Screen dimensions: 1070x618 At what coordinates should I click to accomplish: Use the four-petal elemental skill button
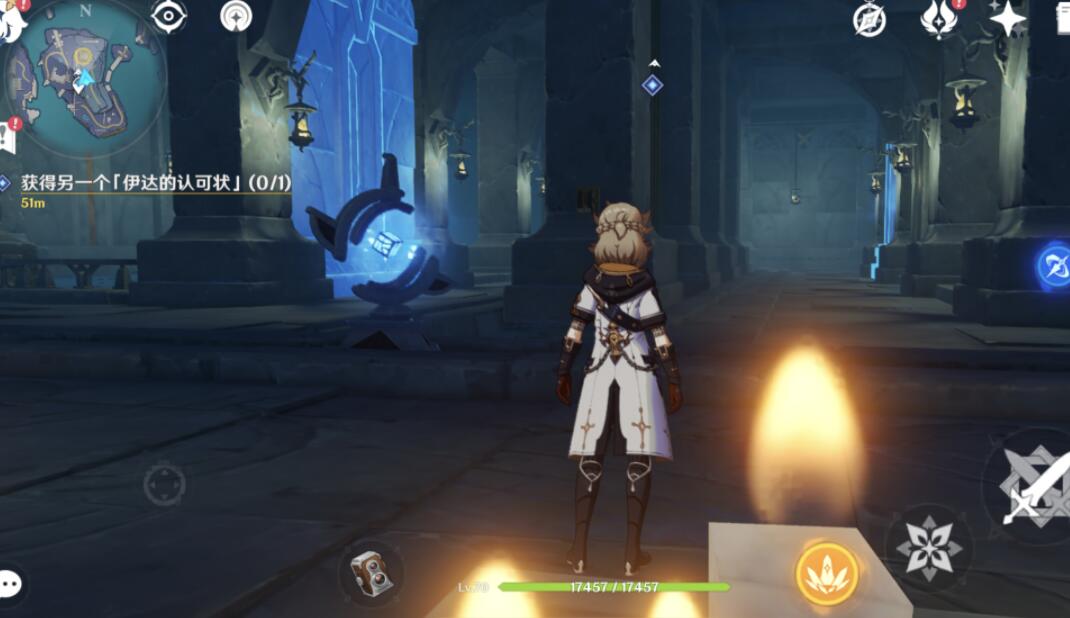pos(929,547)
